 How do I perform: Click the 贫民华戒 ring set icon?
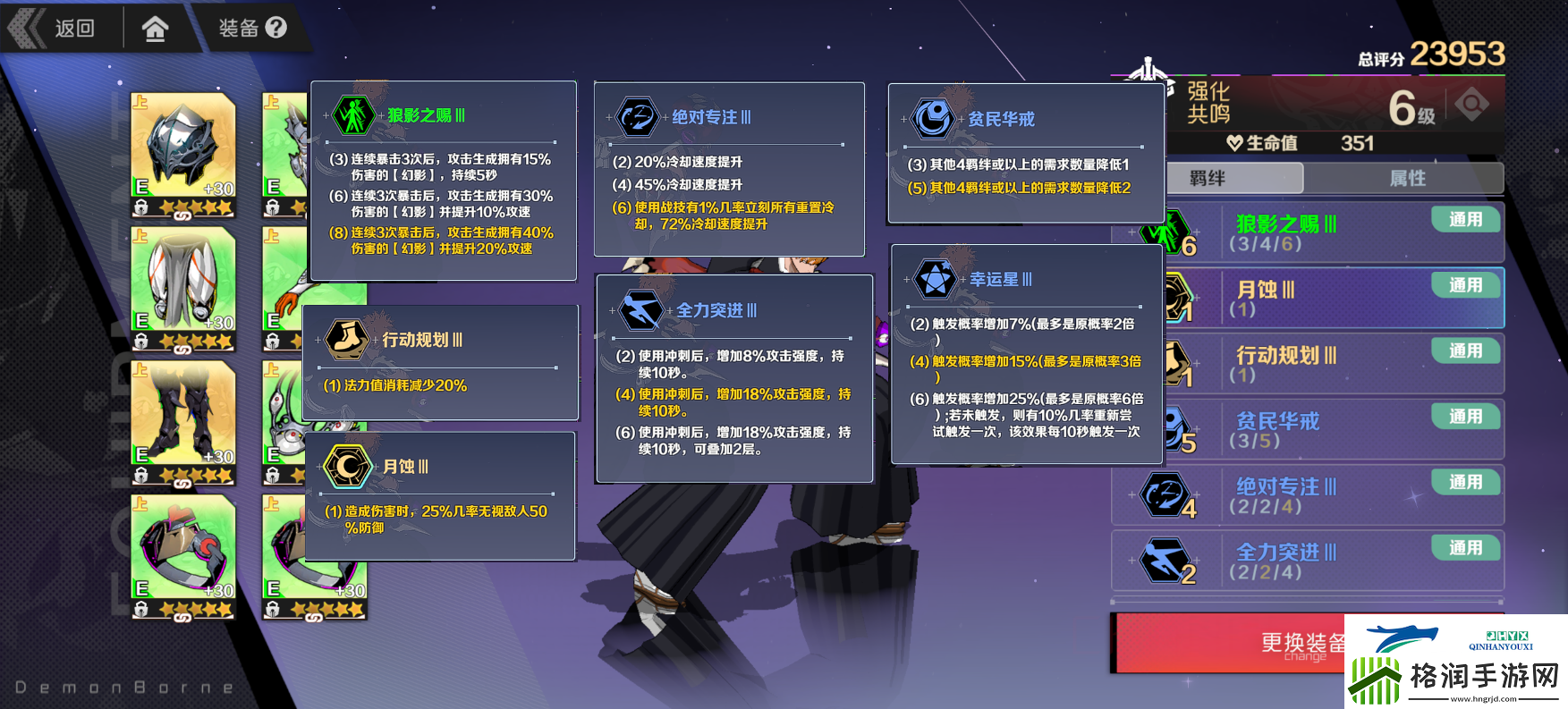pos(933,117)
